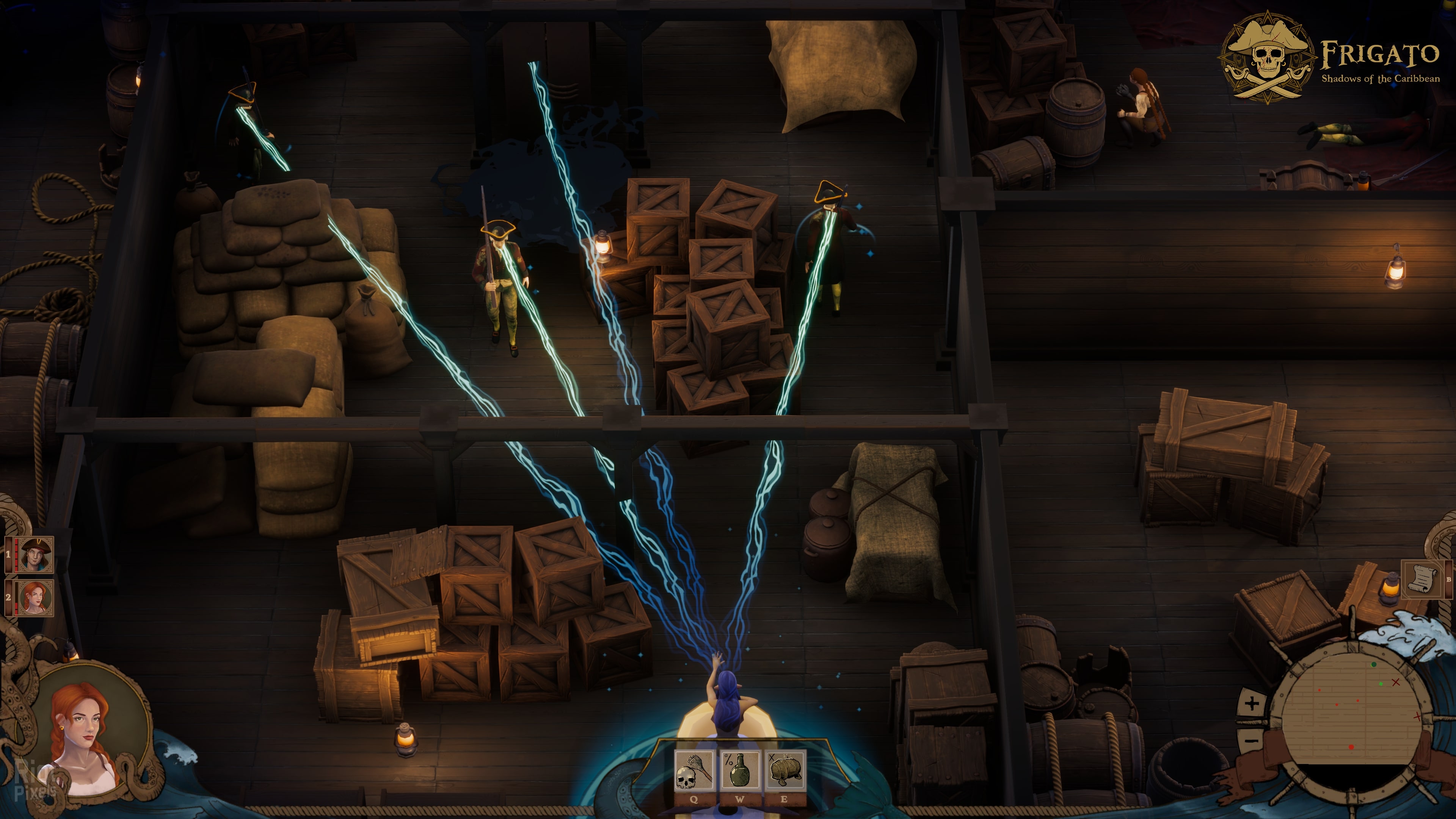Open the scroll journal icon
The image size is (1456, 819).
tap(1422, 579)
